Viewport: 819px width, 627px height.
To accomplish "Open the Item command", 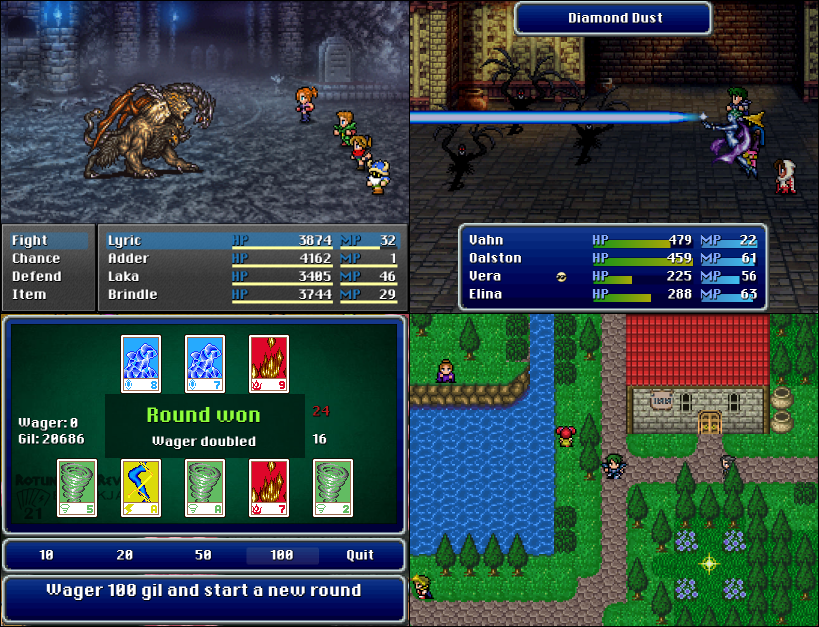I will [x=28, y=295].
